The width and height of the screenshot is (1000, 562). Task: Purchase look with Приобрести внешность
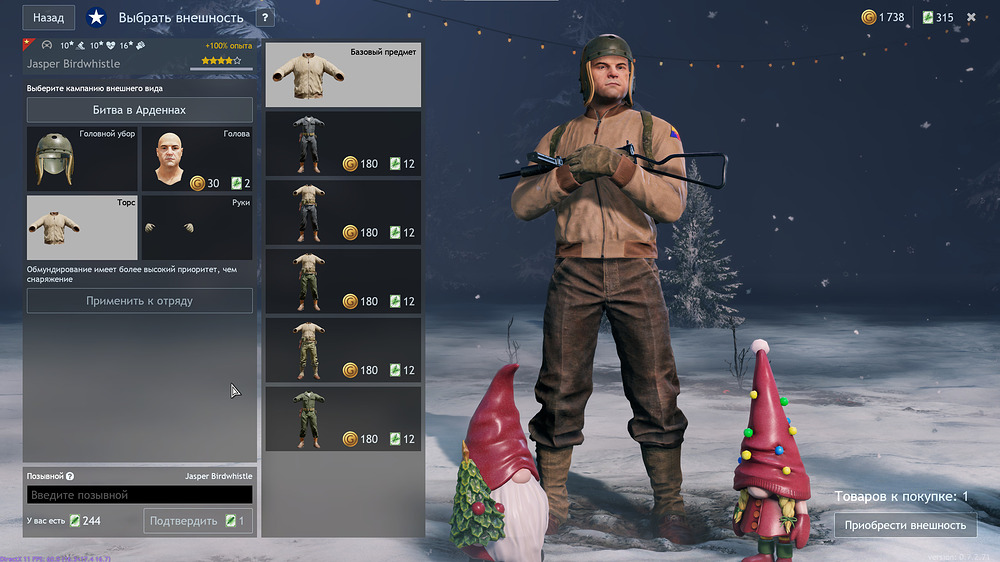pos(905,525)
